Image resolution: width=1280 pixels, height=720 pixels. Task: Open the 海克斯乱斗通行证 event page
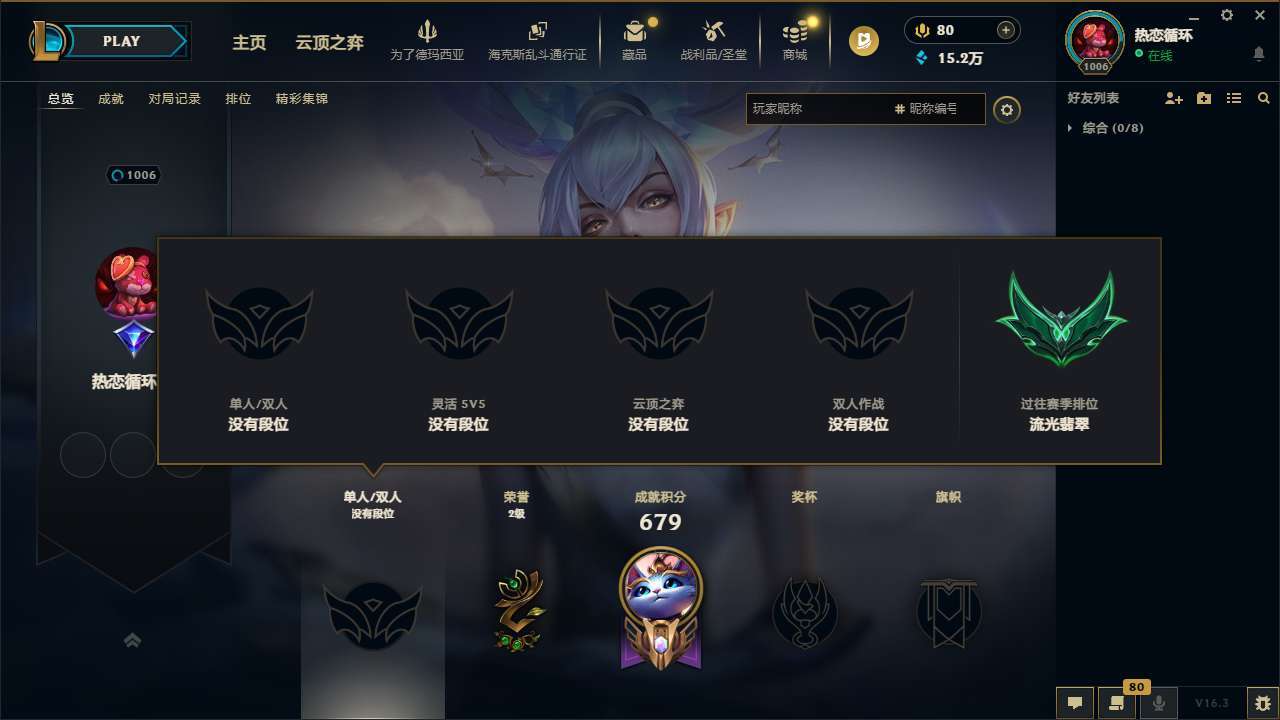point(537,40)
